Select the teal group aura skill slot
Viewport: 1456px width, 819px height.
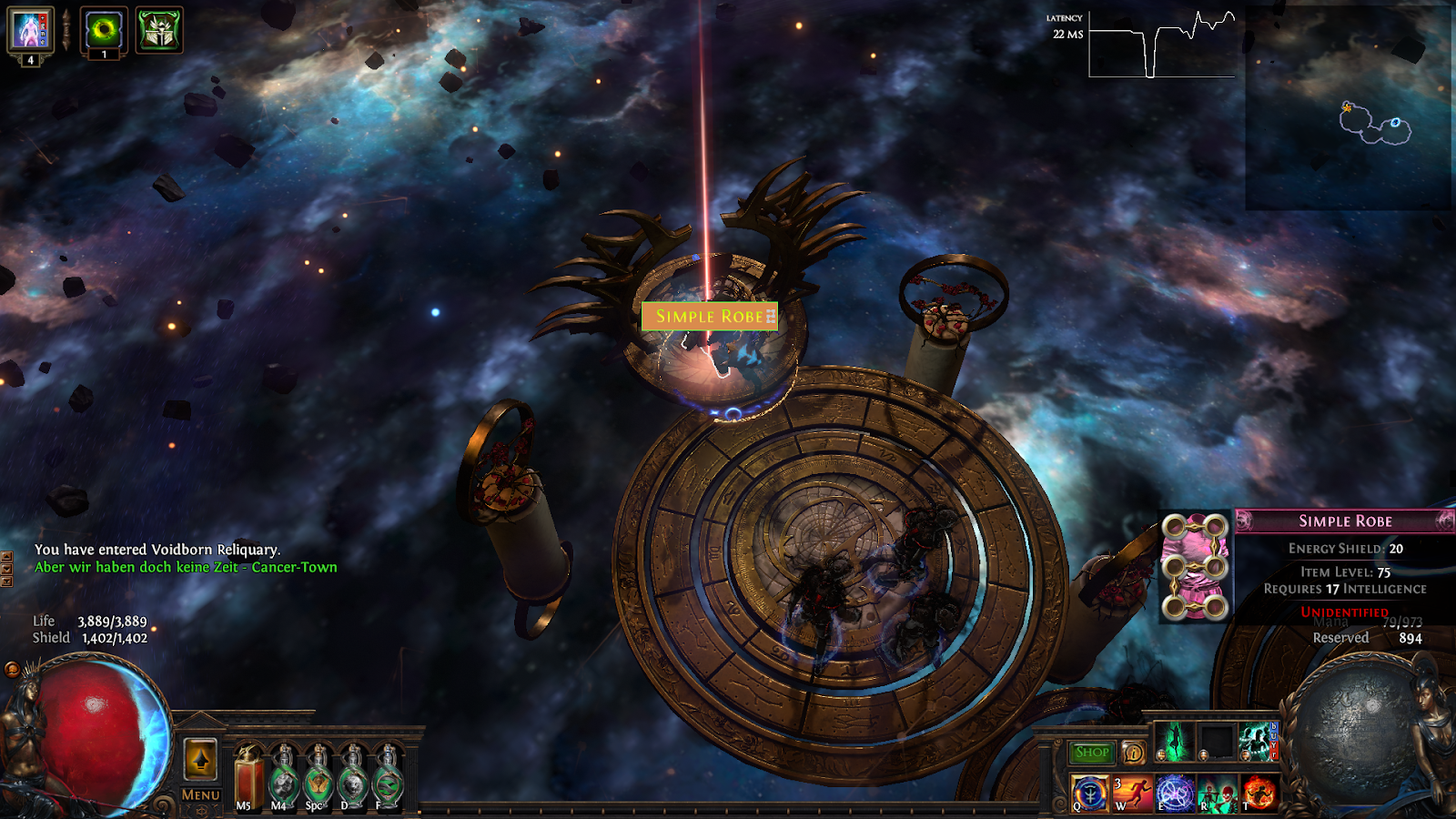[x=1258, y=742]
